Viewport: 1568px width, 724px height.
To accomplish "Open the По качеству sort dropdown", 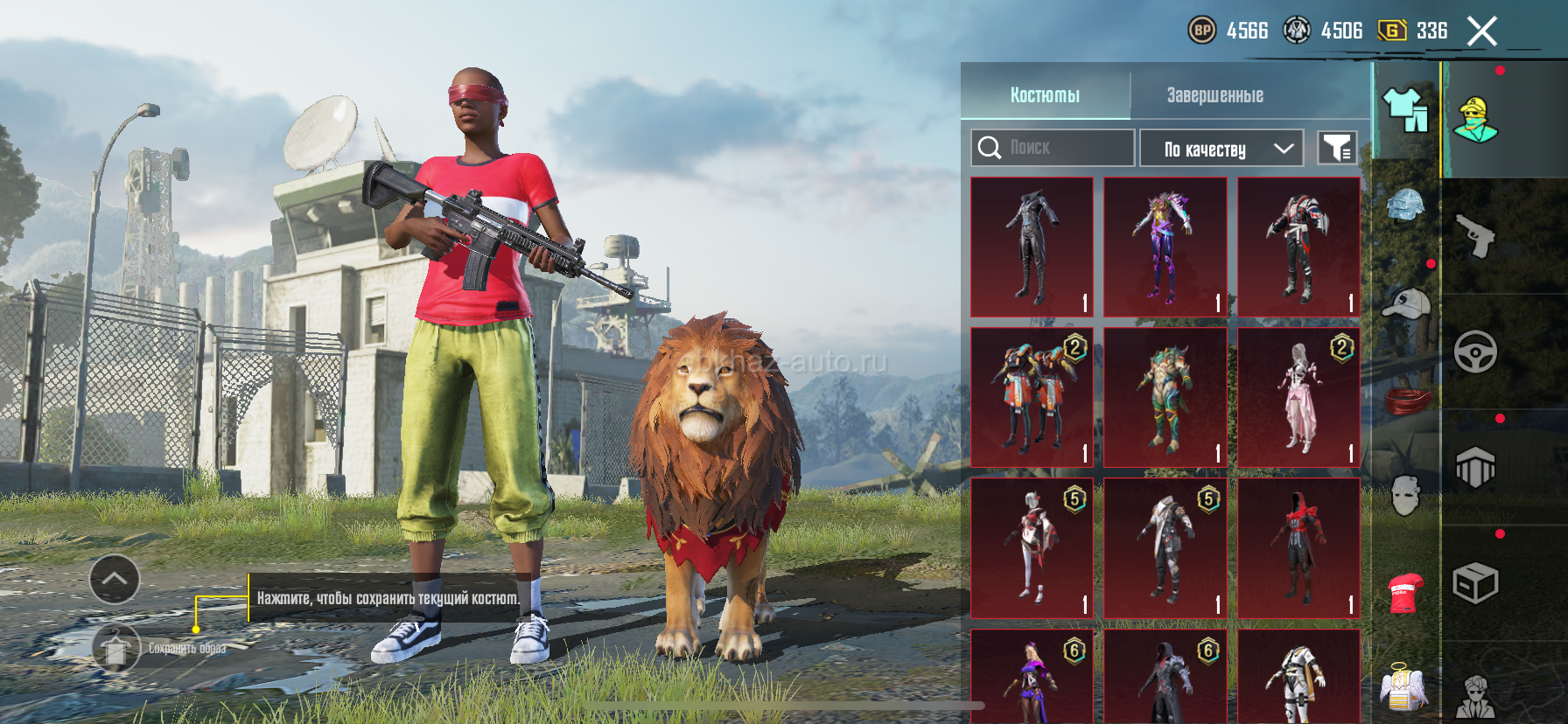I will point(1221,149).
